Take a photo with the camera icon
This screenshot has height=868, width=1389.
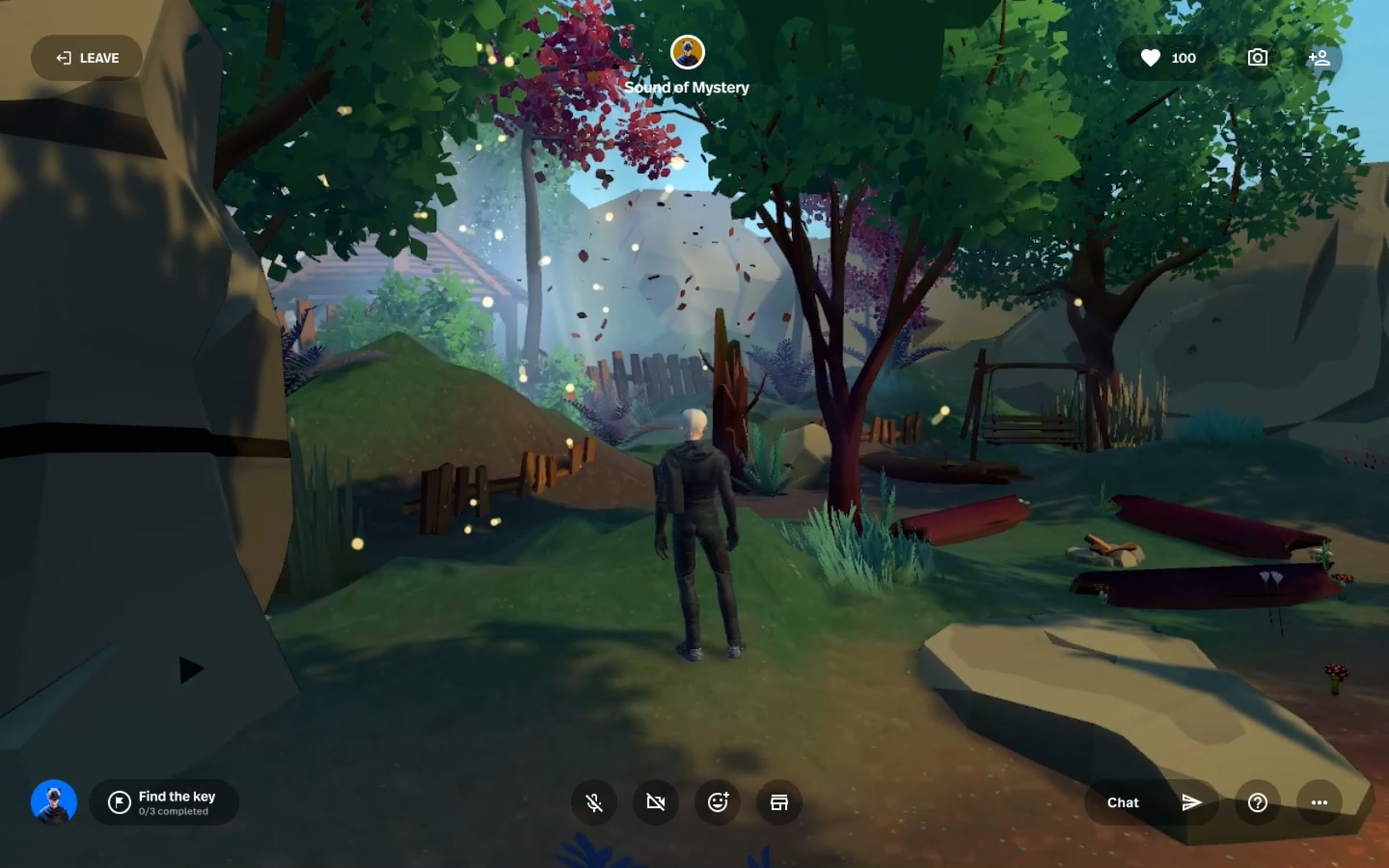point(1257,58)
